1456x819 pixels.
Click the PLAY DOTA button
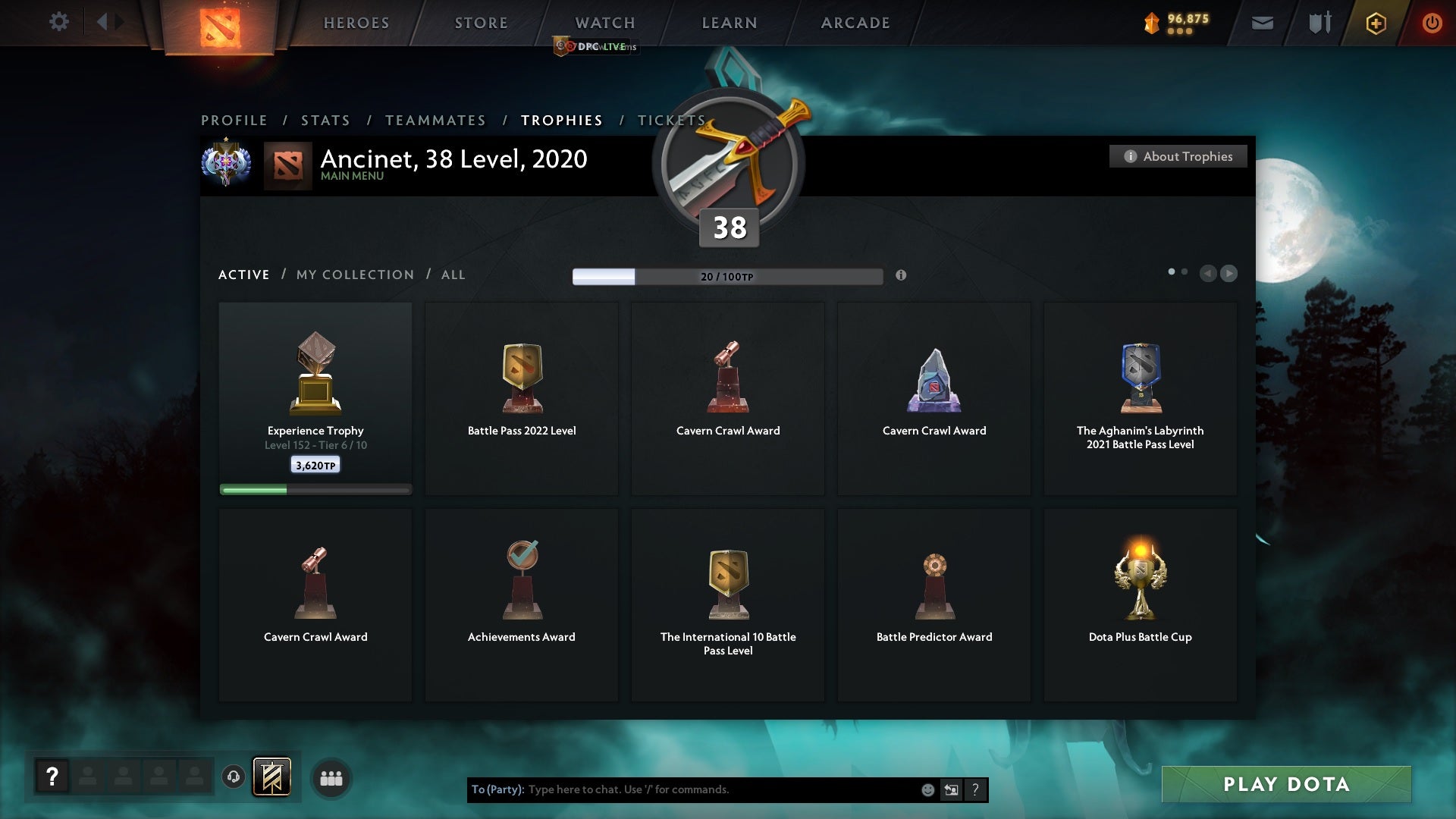click(1285, 785)
